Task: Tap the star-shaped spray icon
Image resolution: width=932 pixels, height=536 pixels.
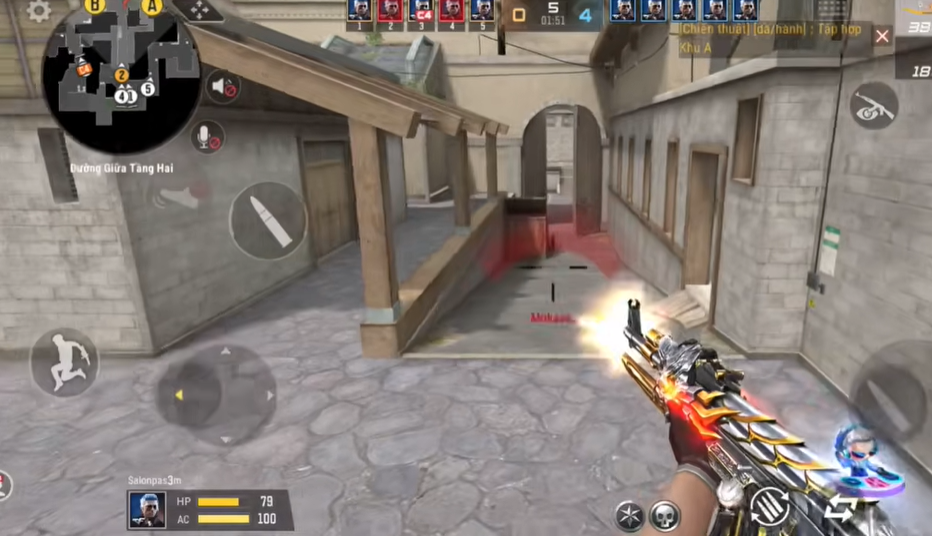Action: [629, 516]
